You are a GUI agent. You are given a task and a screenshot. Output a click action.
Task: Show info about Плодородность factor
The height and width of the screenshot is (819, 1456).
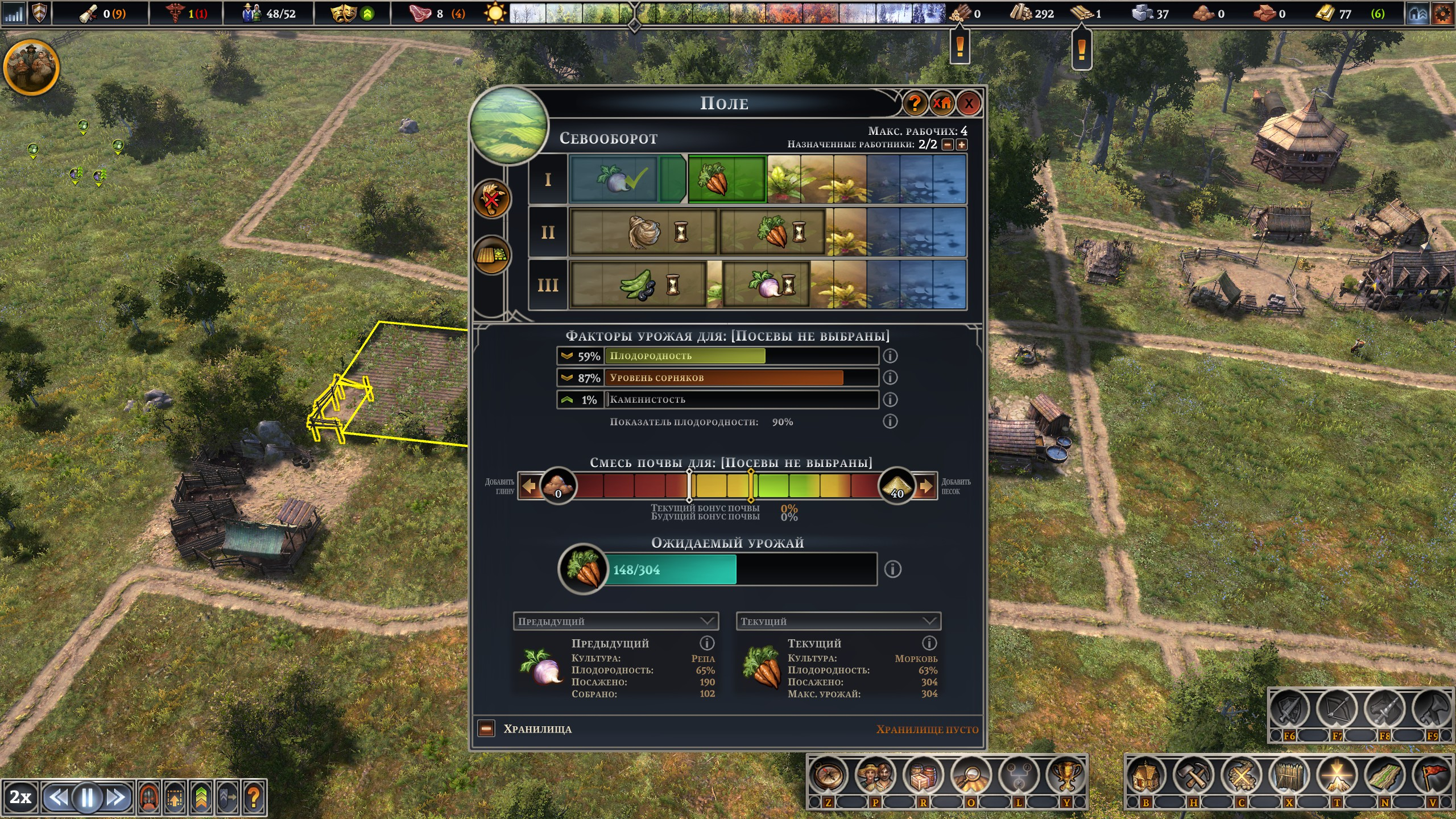[x=890, y=356]
